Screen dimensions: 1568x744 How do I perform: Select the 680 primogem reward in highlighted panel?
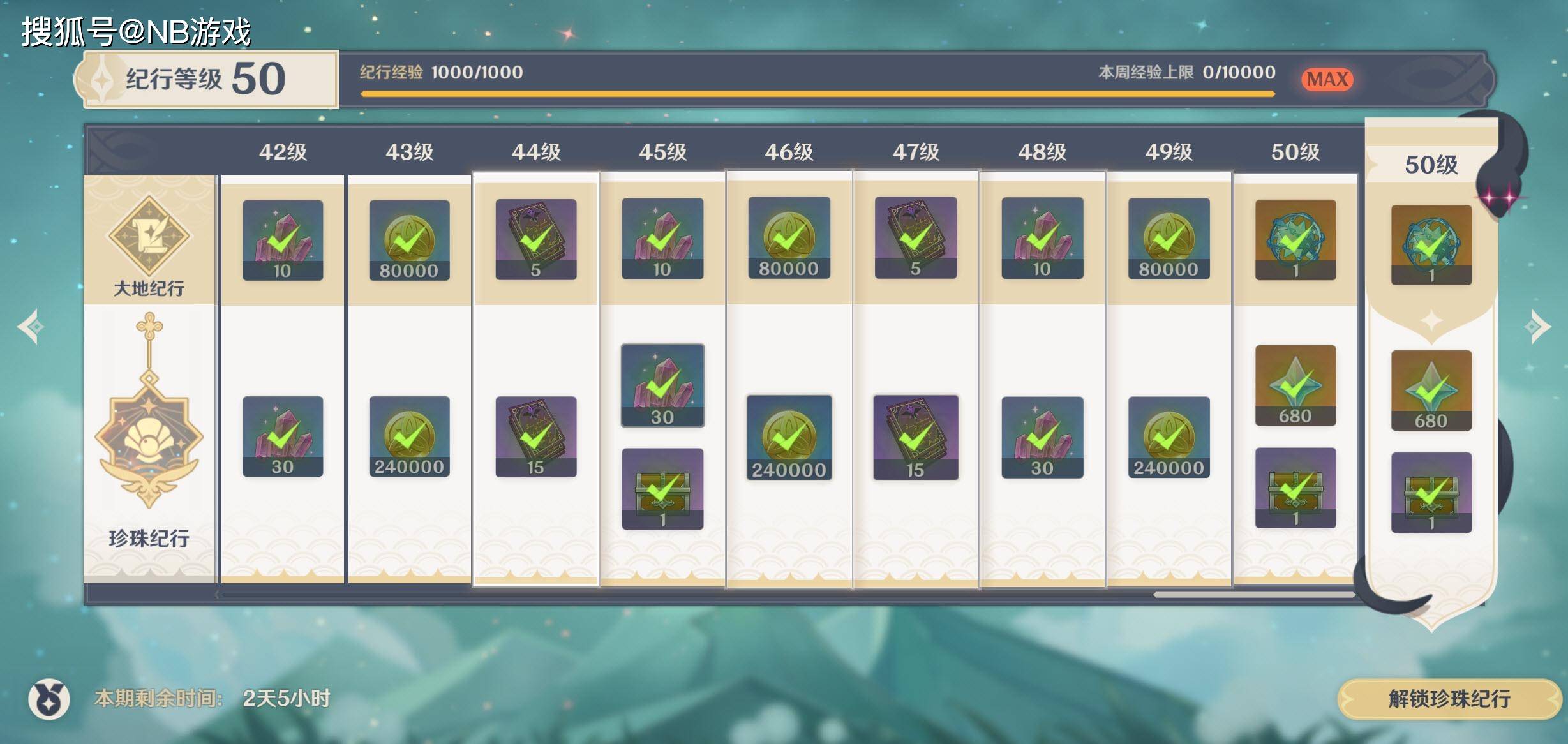(1431, 390)
